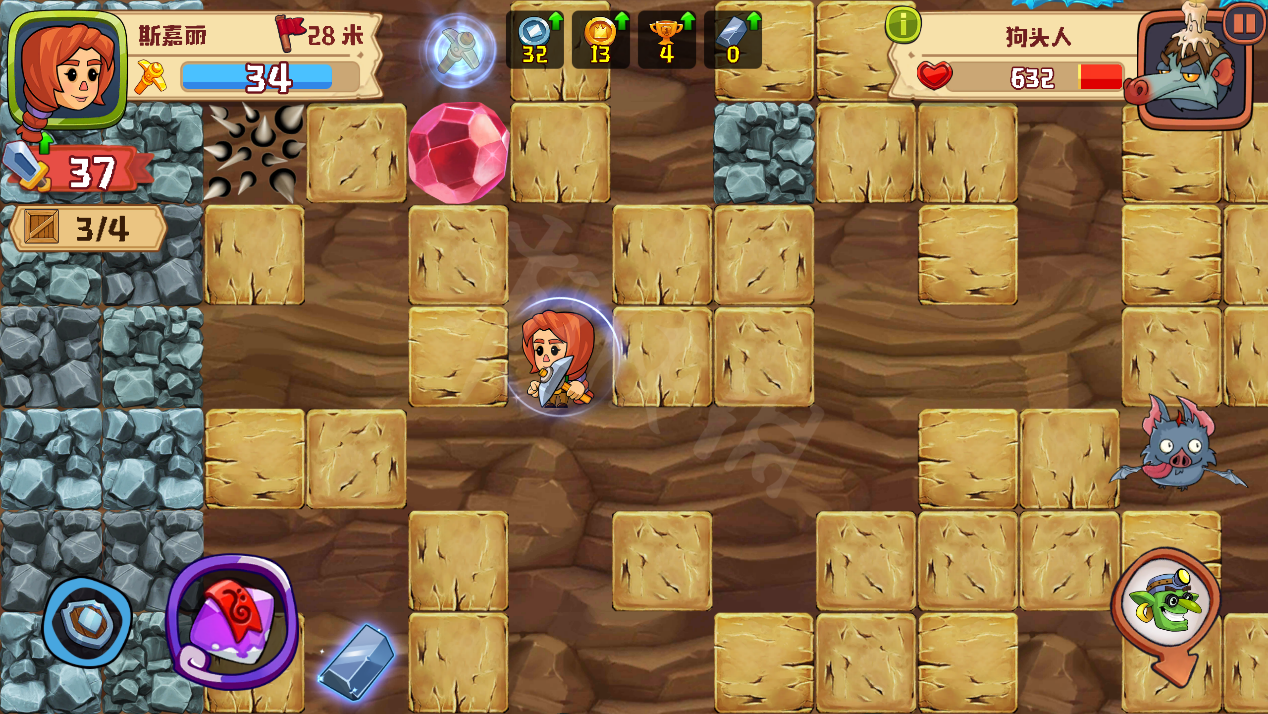This screenshot has height=714, width=1268.
Task: Pause the game
Action: tap(1244, 22)
